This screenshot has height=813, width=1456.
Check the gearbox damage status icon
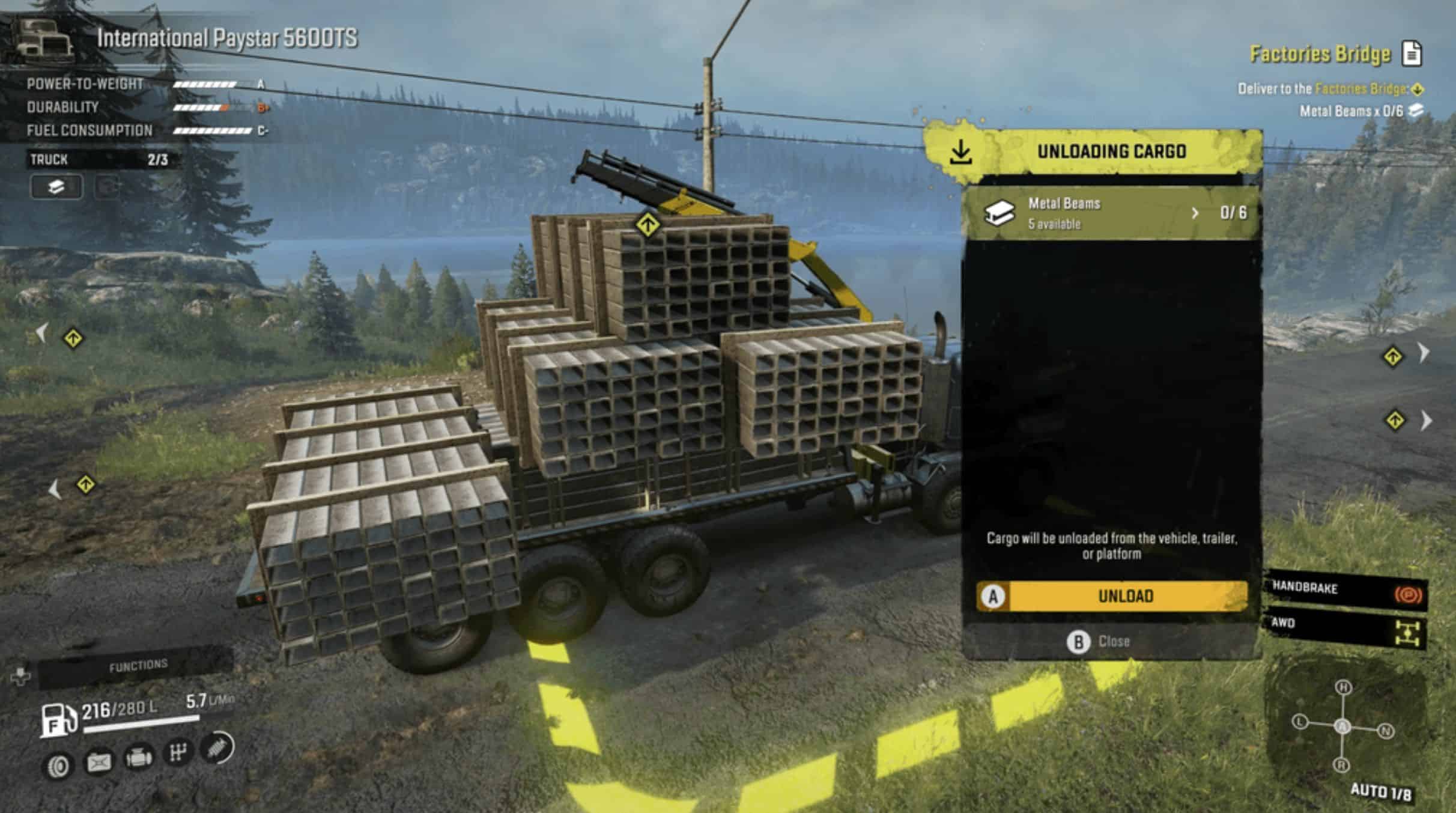coord(178,752)
